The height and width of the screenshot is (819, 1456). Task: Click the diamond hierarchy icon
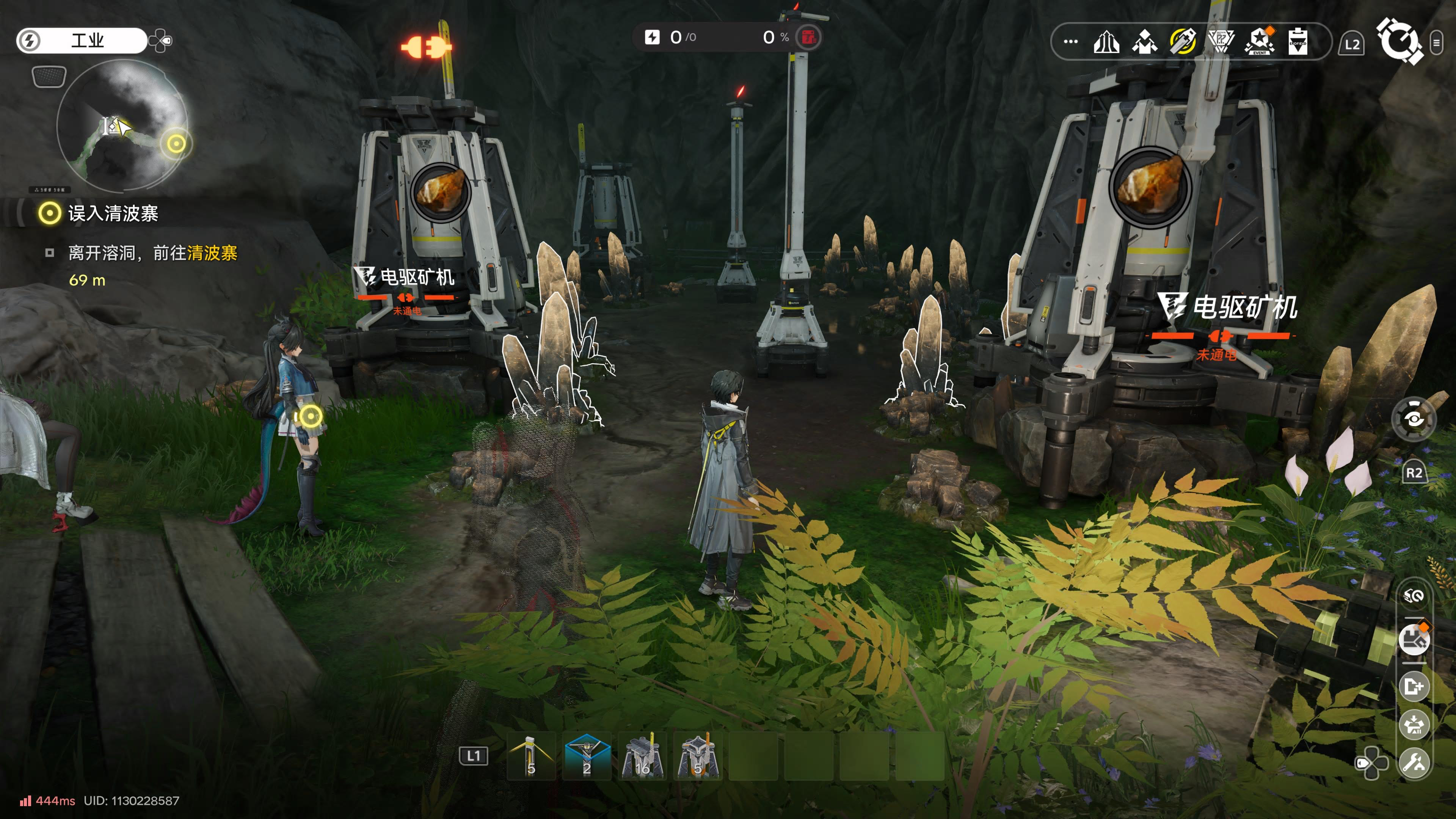[x=1145, y=42]
